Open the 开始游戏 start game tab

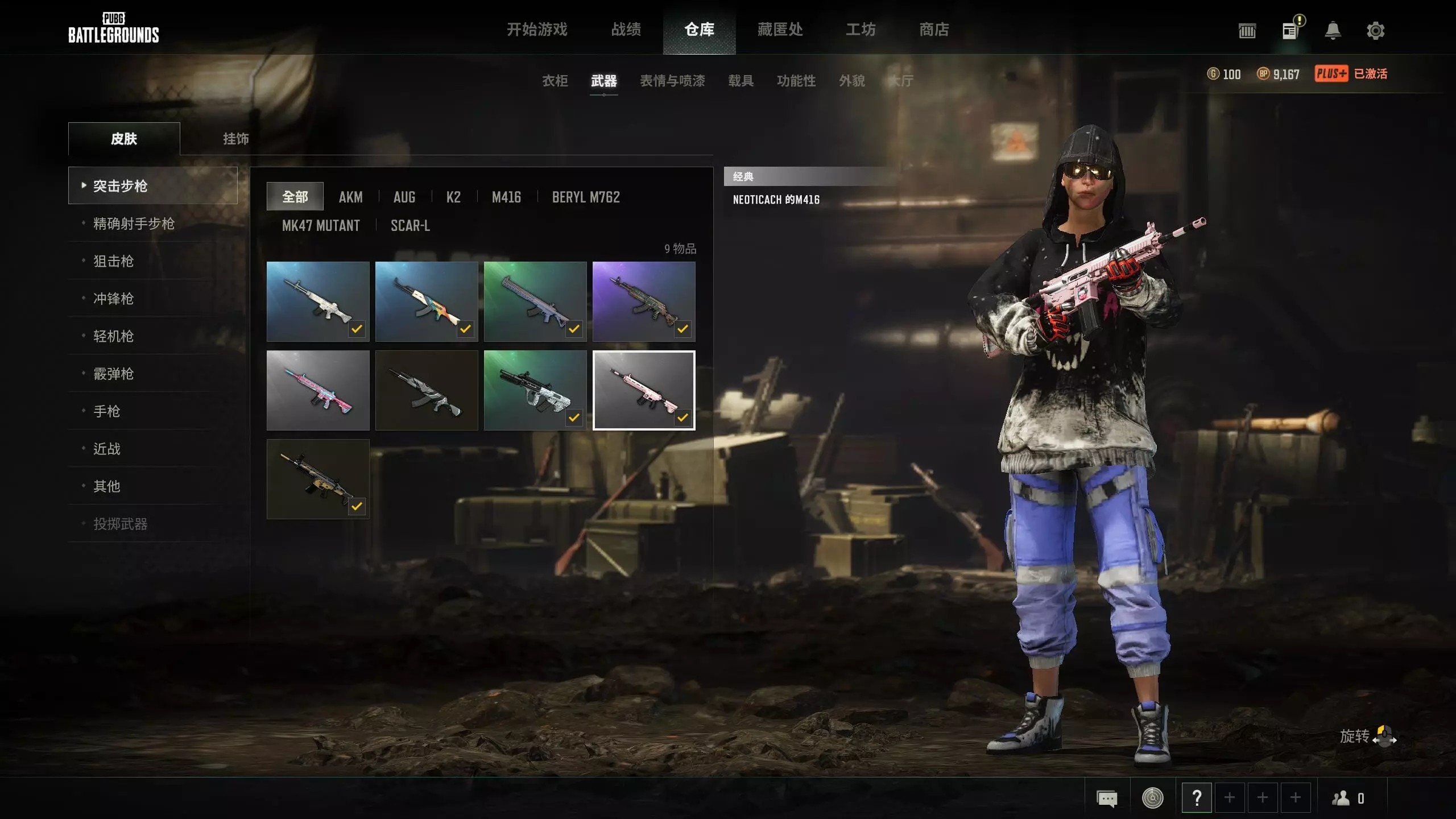[537, 30]
